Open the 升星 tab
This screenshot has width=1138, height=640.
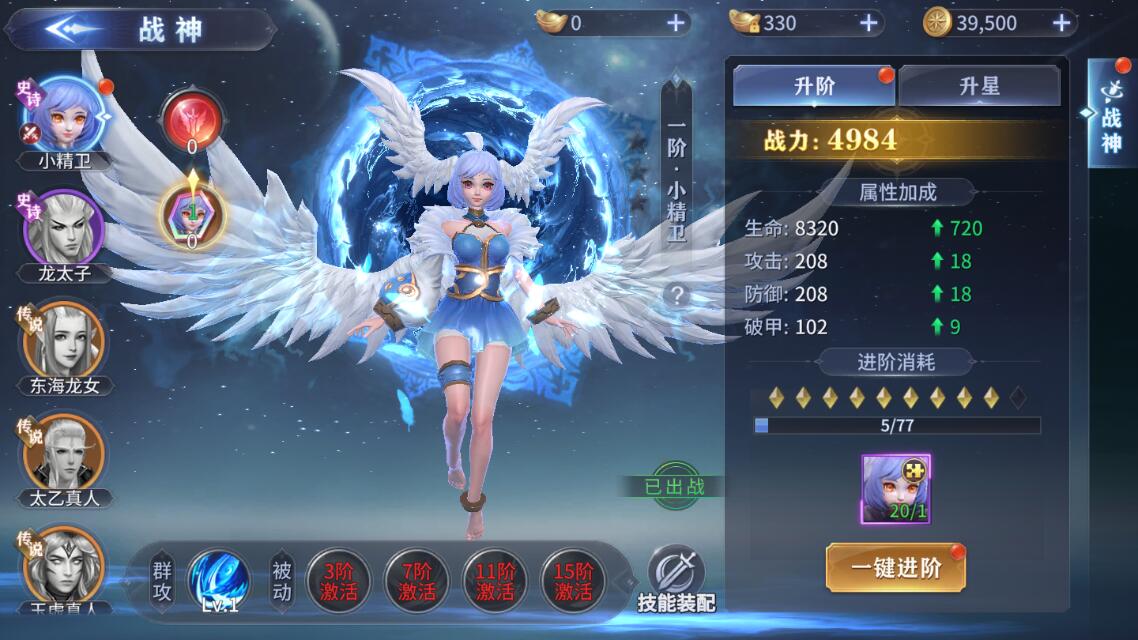tap(978, 86)
